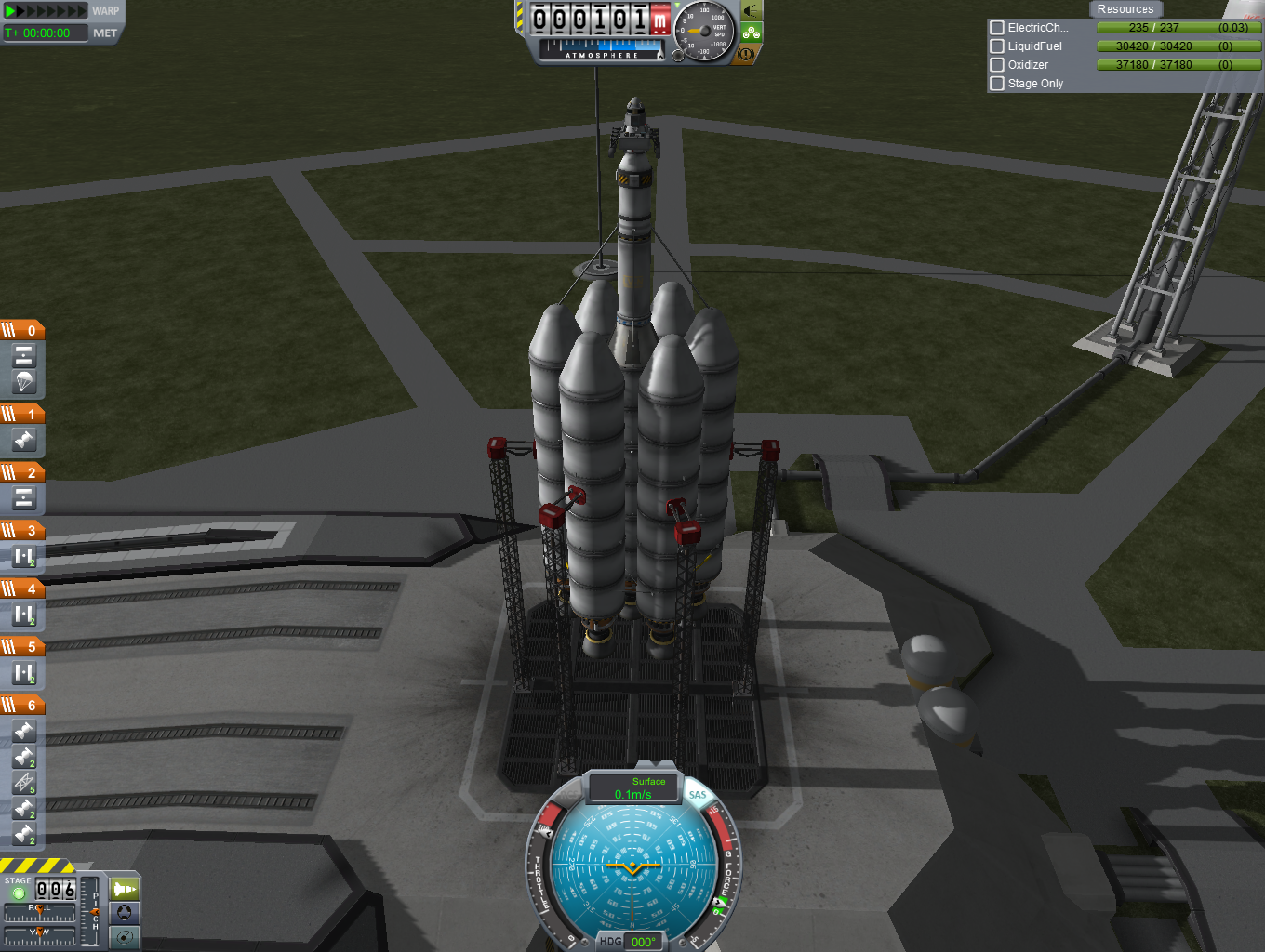Increase time warp using the warp arrows
This screenshot has width=1265, height=952.
pyautogui.click(x=47, y=11)
